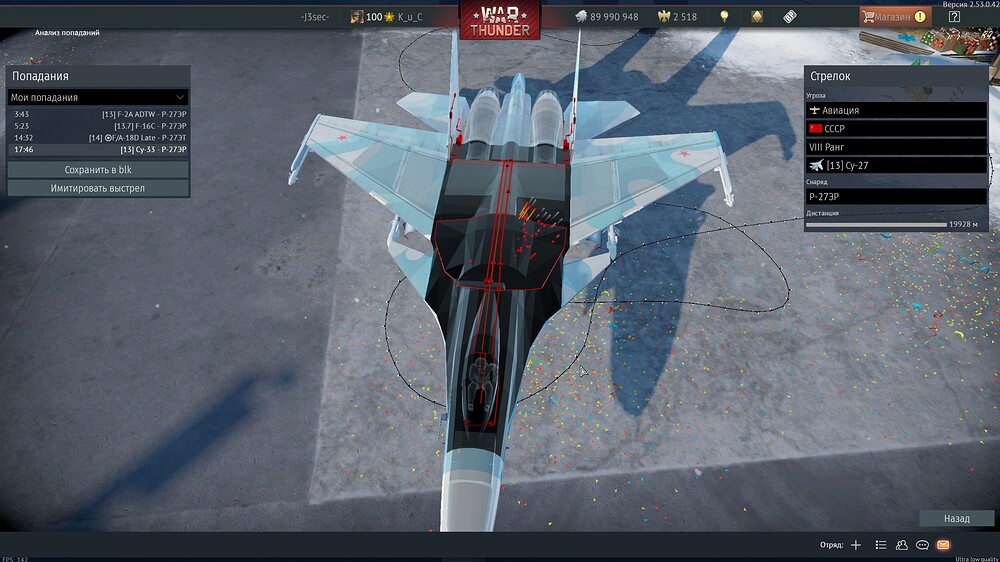Open the K_u_C player profile
This screenshot has width=1000, height=562.
point(410,17)
